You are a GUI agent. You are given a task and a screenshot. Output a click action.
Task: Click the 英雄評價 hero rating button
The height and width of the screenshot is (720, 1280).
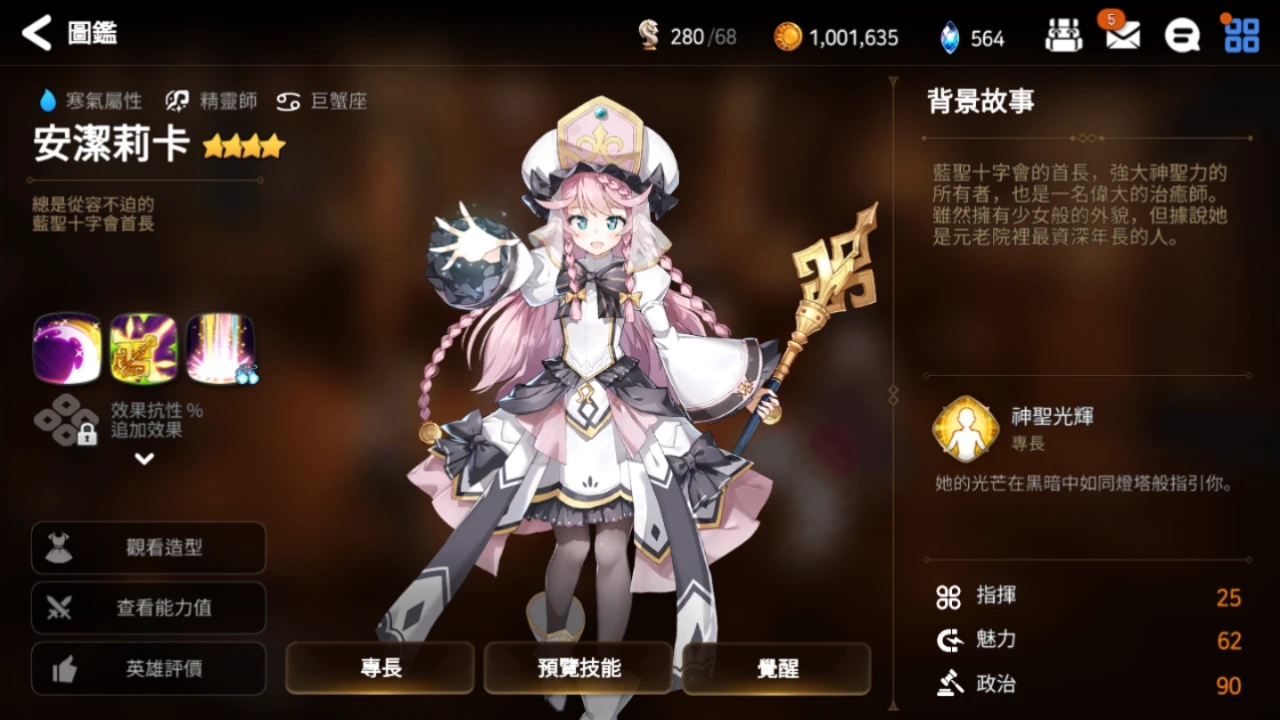pyautogui.click(x=148, y=669)
